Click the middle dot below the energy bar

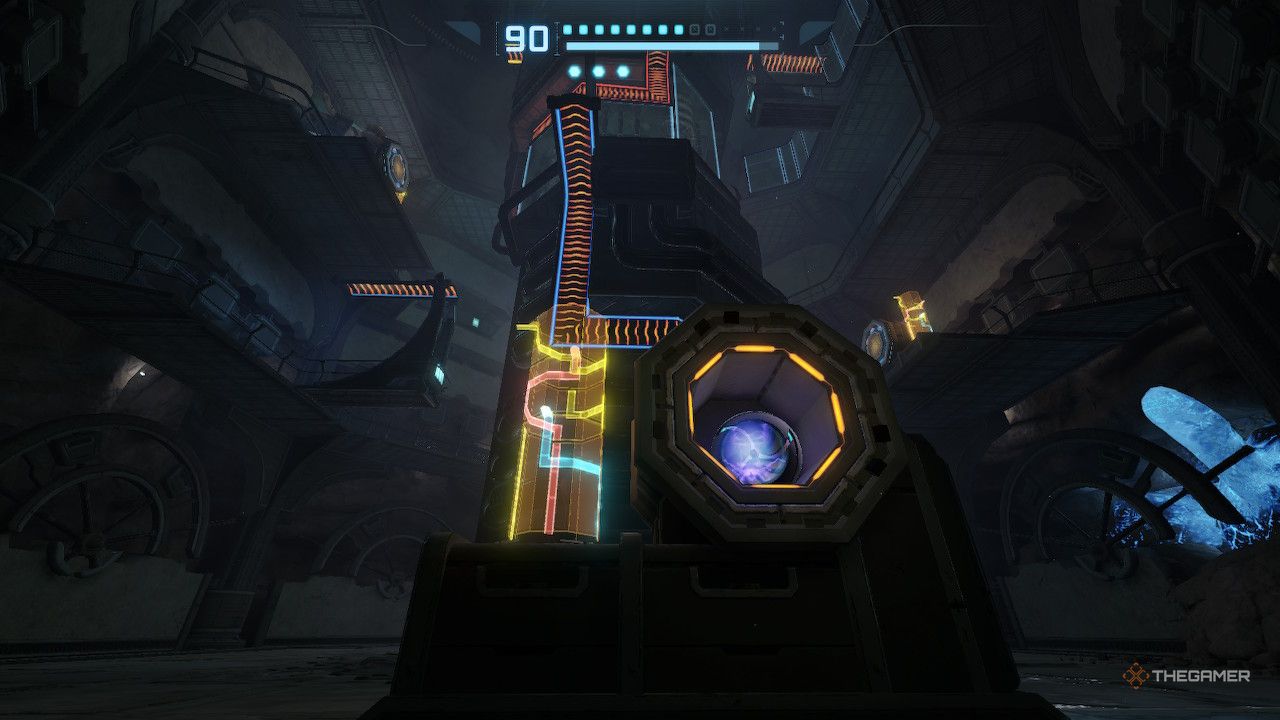pos(599,71)
